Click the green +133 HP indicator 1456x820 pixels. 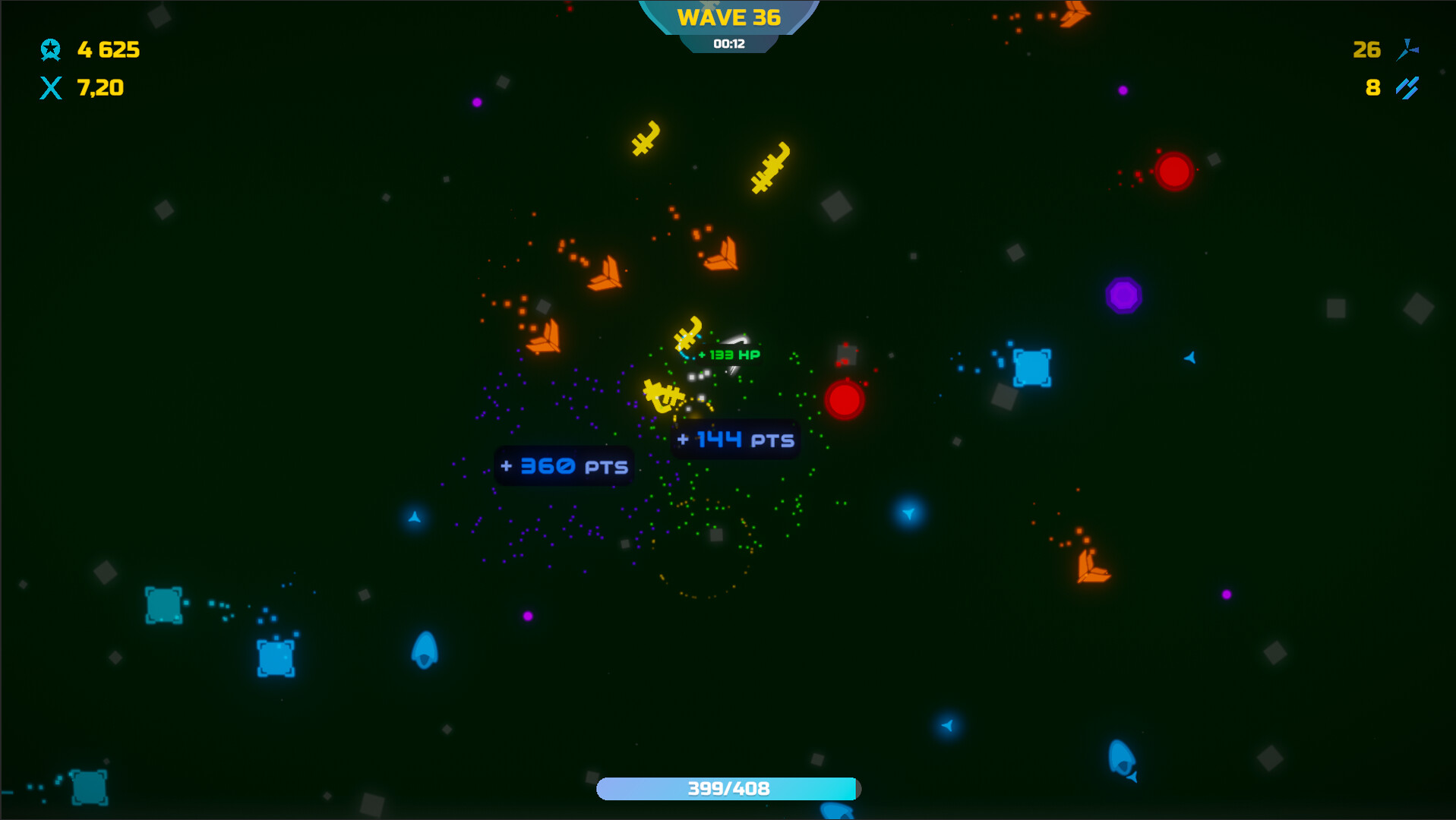click(x=728, y=354)
